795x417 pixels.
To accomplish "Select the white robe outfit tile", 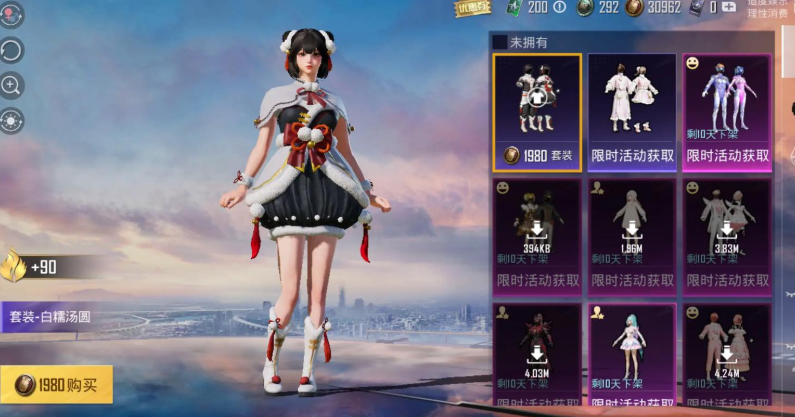I will (632, 112).
